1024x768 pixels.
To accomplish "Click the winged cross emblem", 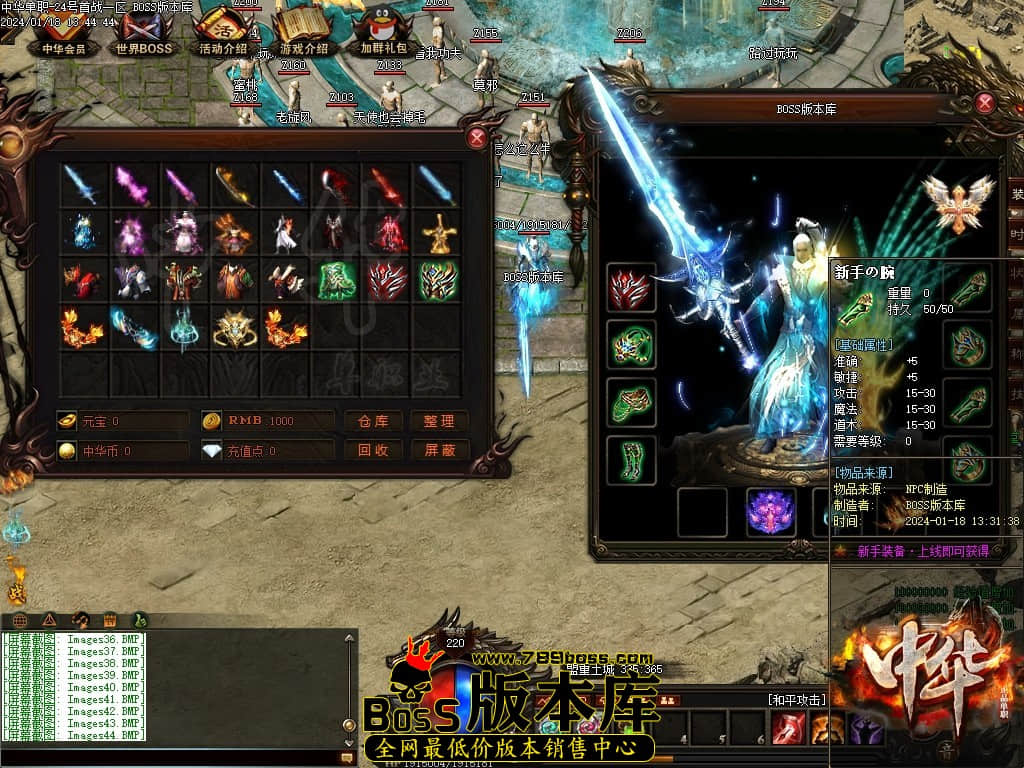I will coord(958,203).
